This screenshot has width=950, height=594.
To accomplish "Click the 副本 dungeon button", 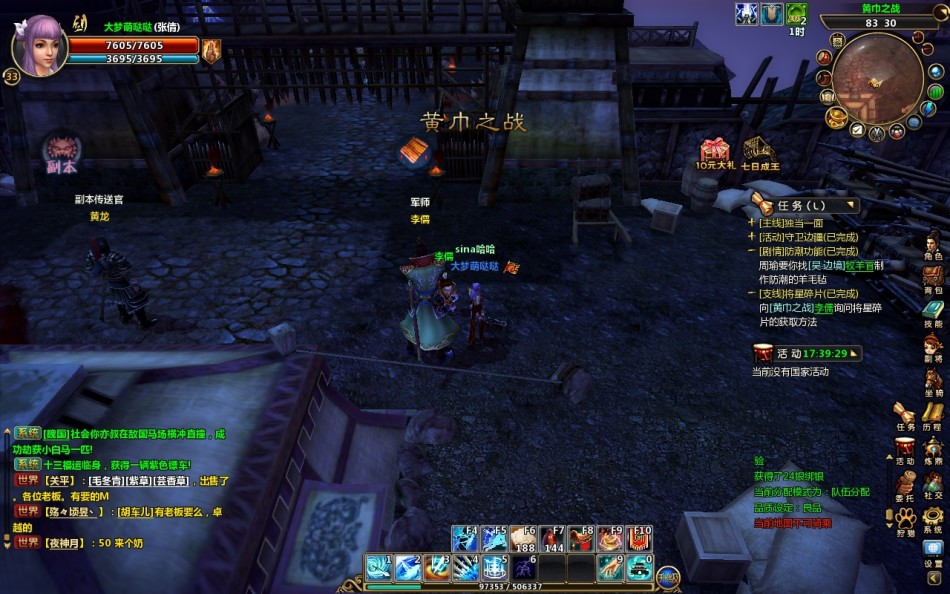I will click(62, 152).
